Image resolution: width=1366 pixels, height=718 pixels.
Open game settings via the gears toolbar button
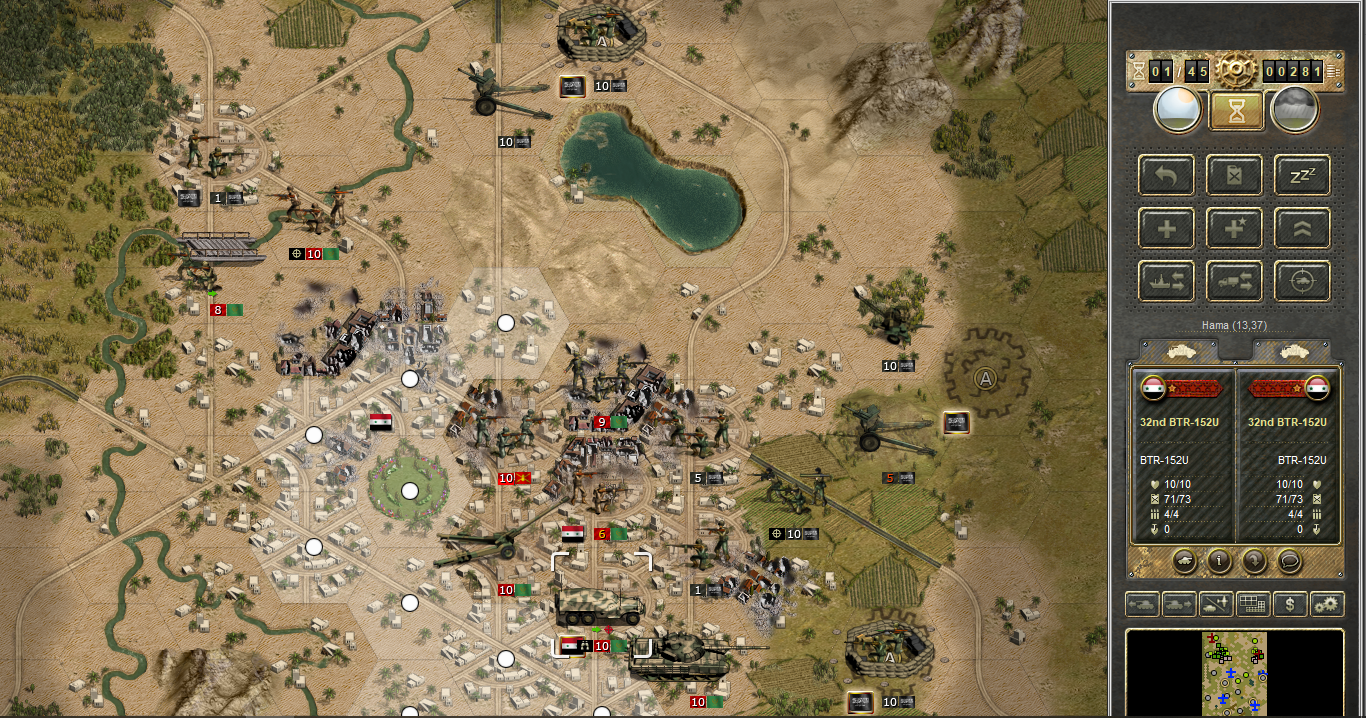pos(1327,604)
